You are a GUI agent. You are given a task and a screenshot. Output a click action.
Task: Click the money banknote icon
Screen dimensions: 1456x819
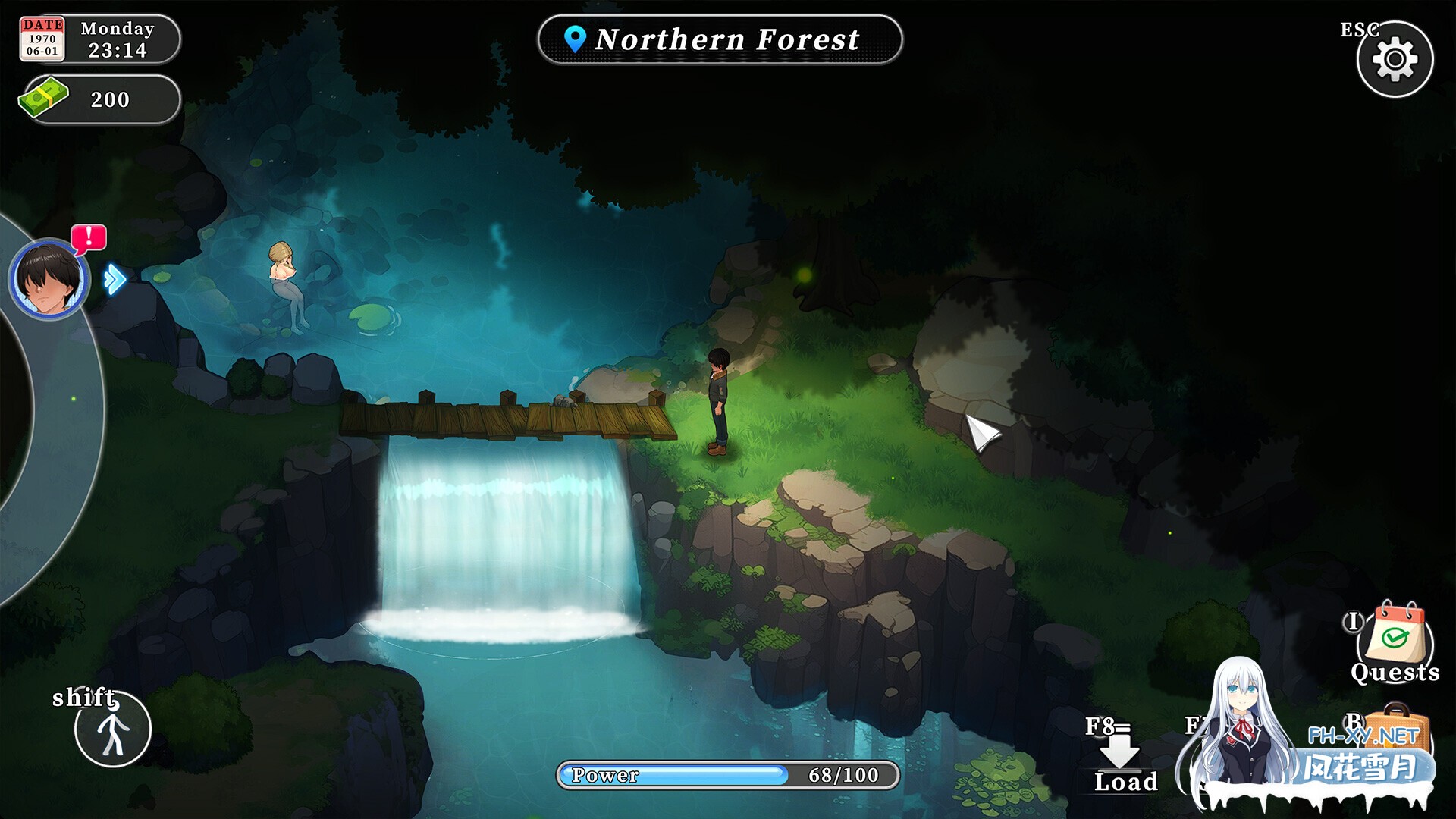[x=44, y=99]
